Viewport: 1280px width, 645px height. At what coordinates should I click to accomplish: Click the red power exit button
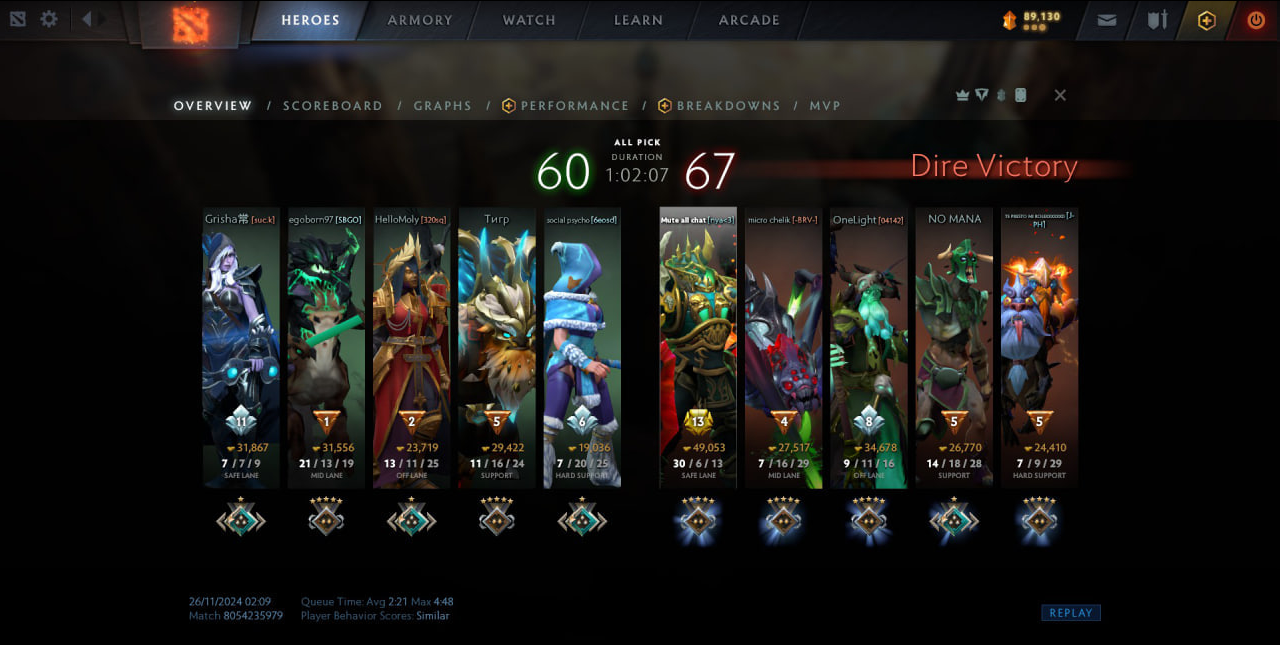click(1255, 20)
